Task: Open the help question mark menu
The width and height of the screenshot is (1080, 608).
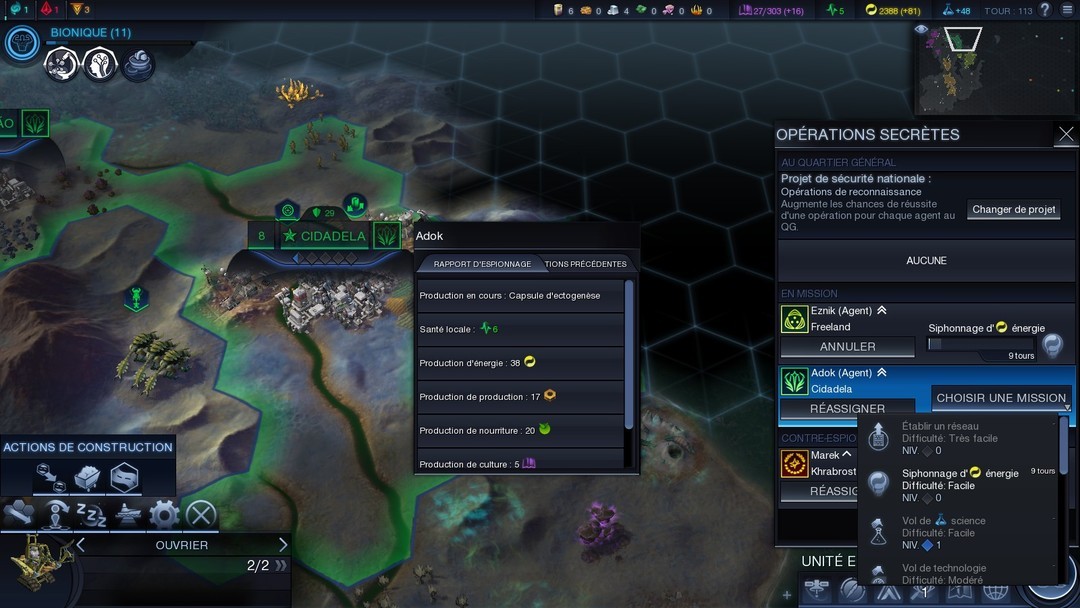Action: [x=1045, y=10]
